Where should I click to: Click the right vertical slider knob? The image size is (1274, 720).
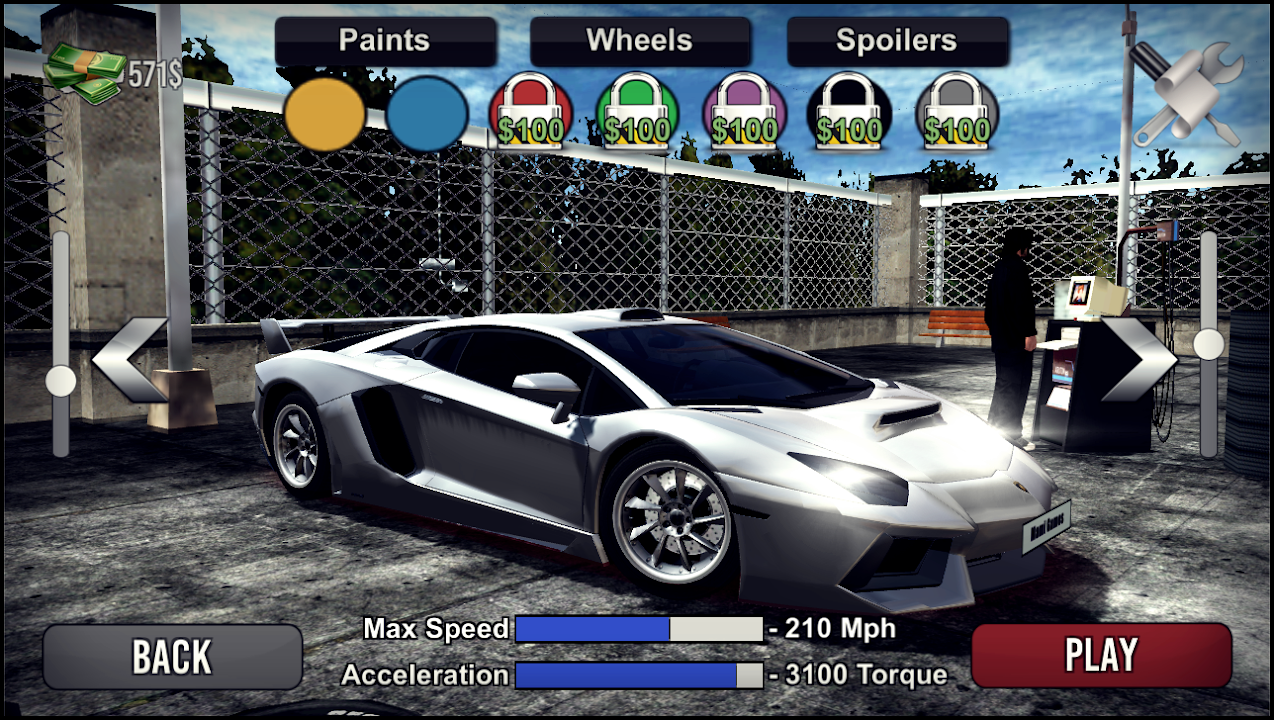[1209, 344]
